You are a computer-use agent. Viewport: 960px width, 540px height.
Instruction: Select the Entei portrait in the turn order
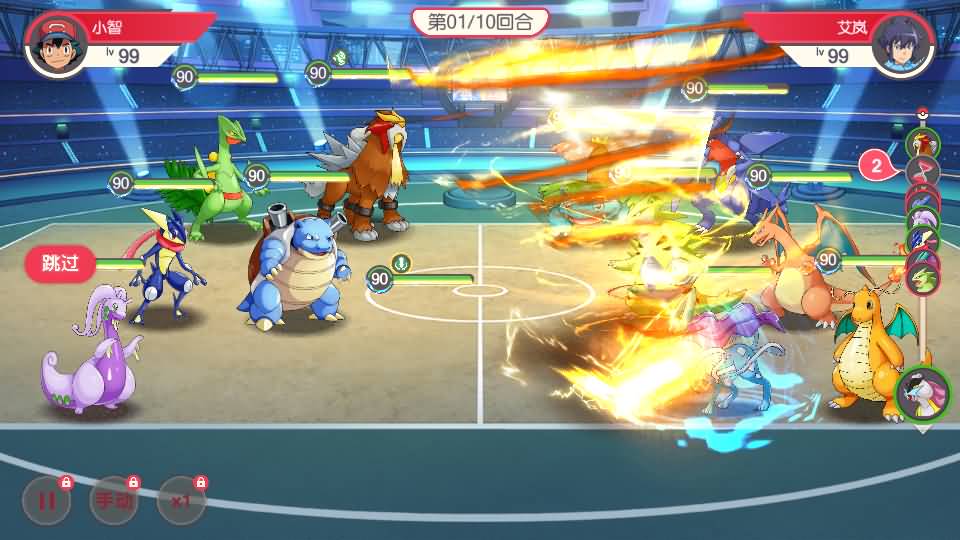coord(921,144)
